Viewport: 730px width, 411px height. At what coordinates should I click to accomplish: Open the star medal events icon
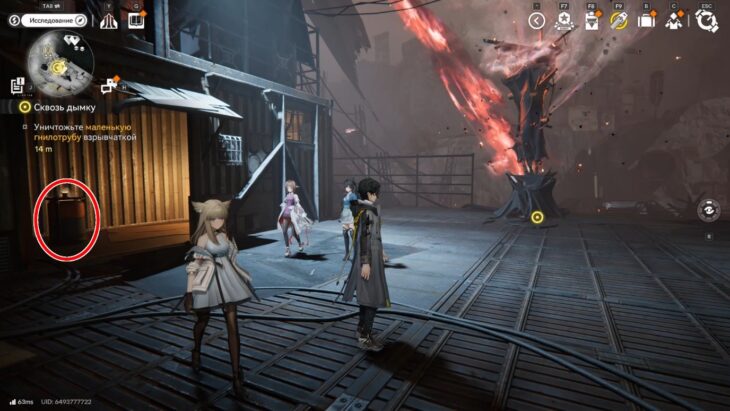(564, 20)
